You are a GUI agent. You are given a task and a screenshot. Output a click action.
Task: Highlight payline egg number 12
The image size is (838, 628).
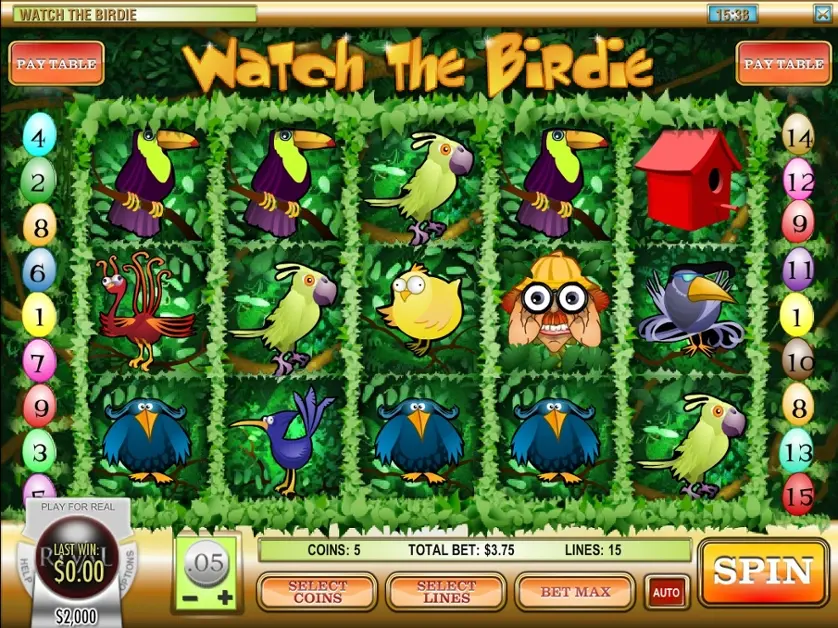(x=798, y=183)
